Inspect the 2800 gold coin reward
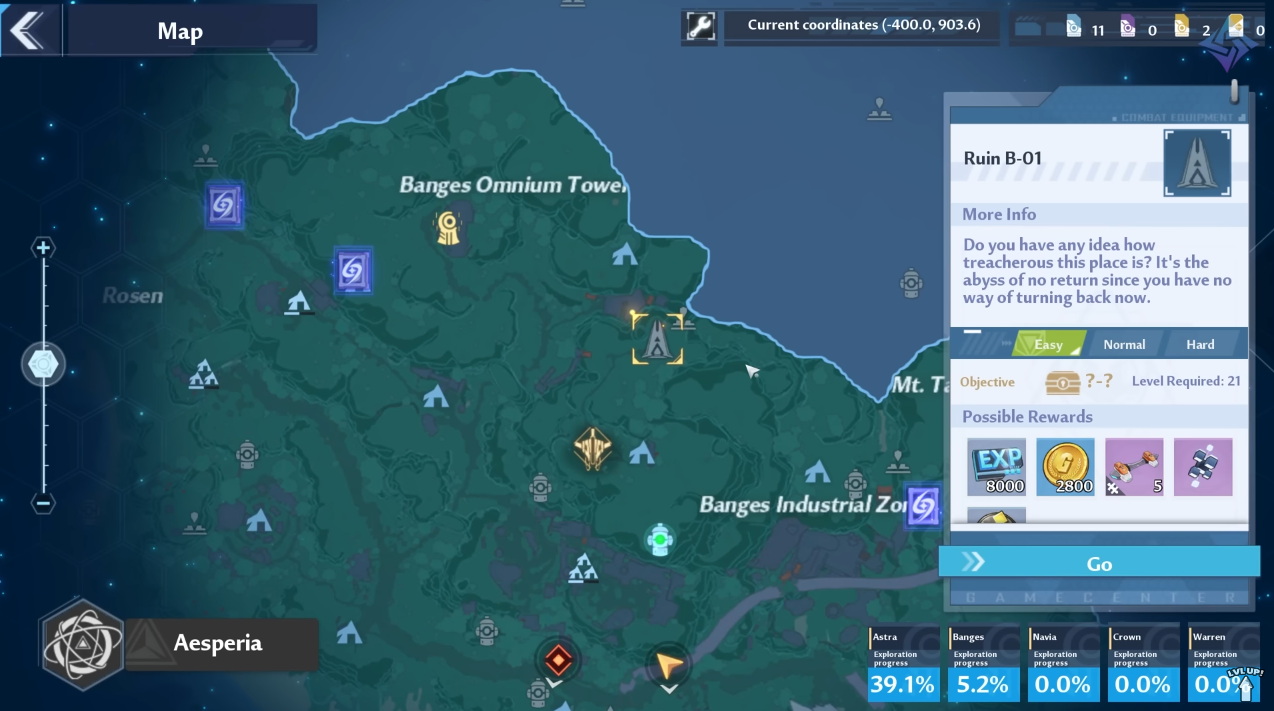 point(1065,467)
